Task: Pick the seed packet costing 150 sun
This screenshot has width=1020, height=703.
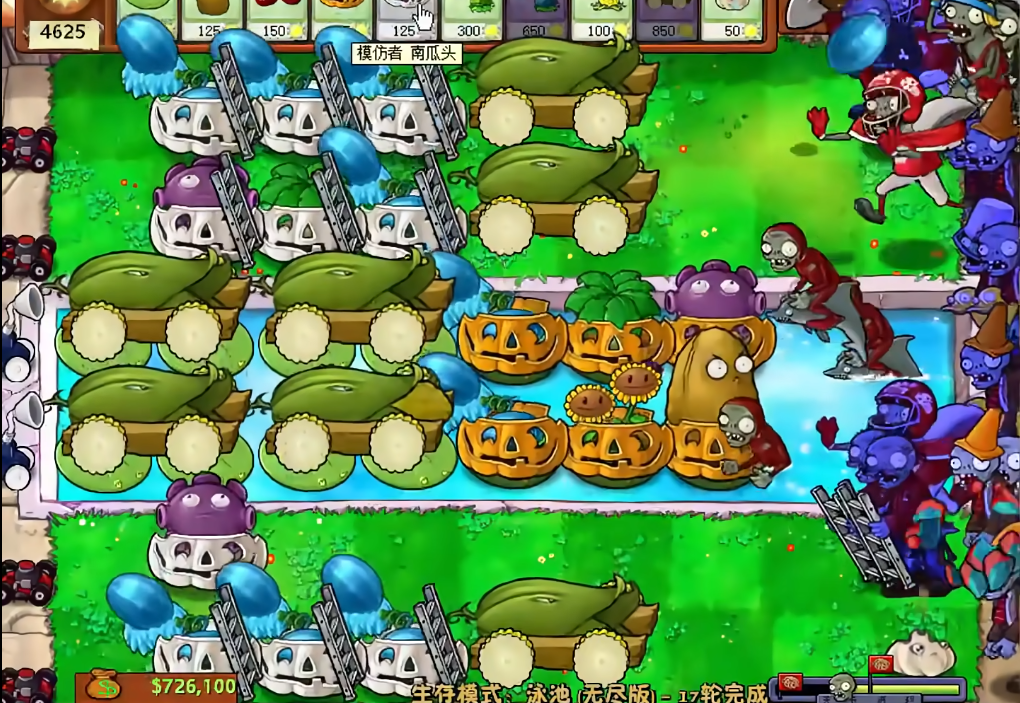Action: click(x=275, y=20)
